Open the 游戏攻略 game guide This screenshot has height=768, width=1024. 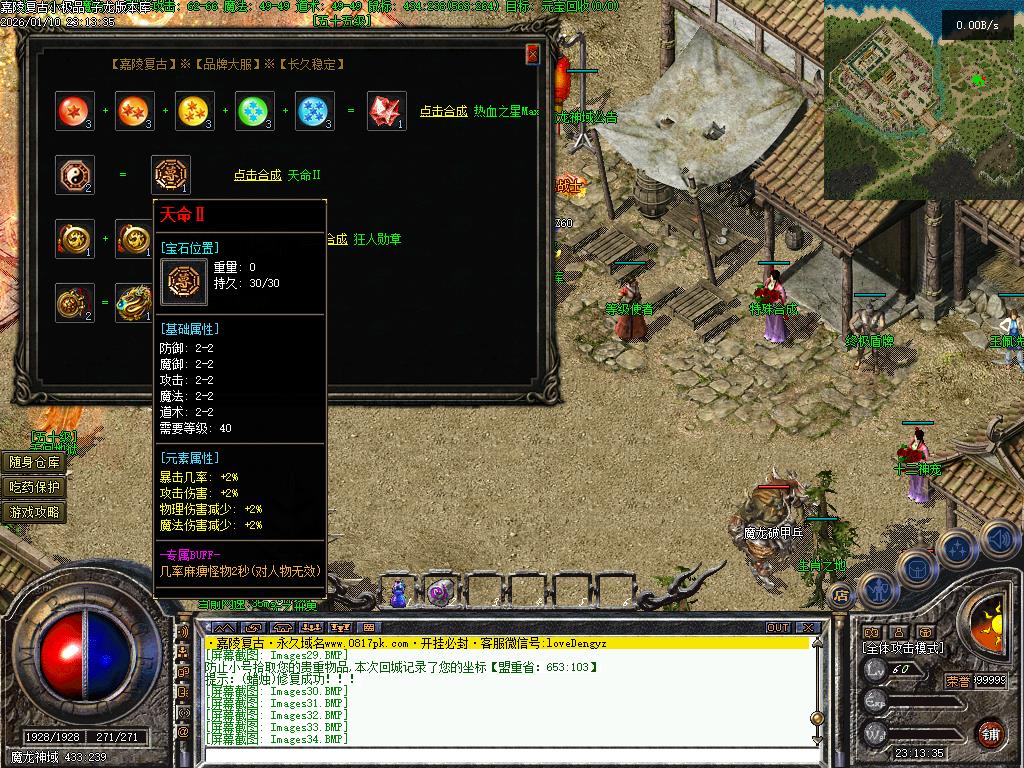click(x=35, y=512)
